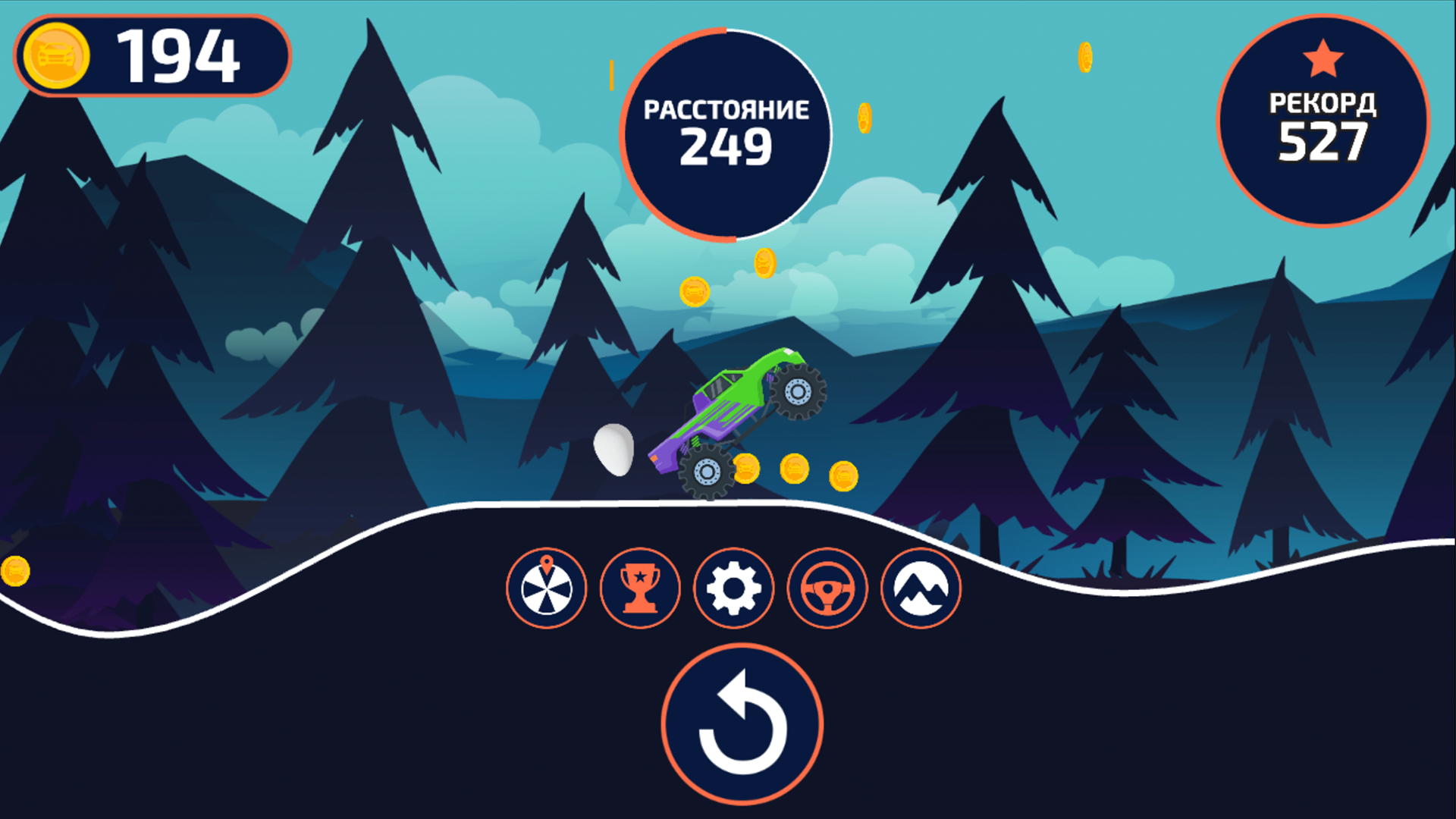Tap the restart arrow icon

pos(742,724)
